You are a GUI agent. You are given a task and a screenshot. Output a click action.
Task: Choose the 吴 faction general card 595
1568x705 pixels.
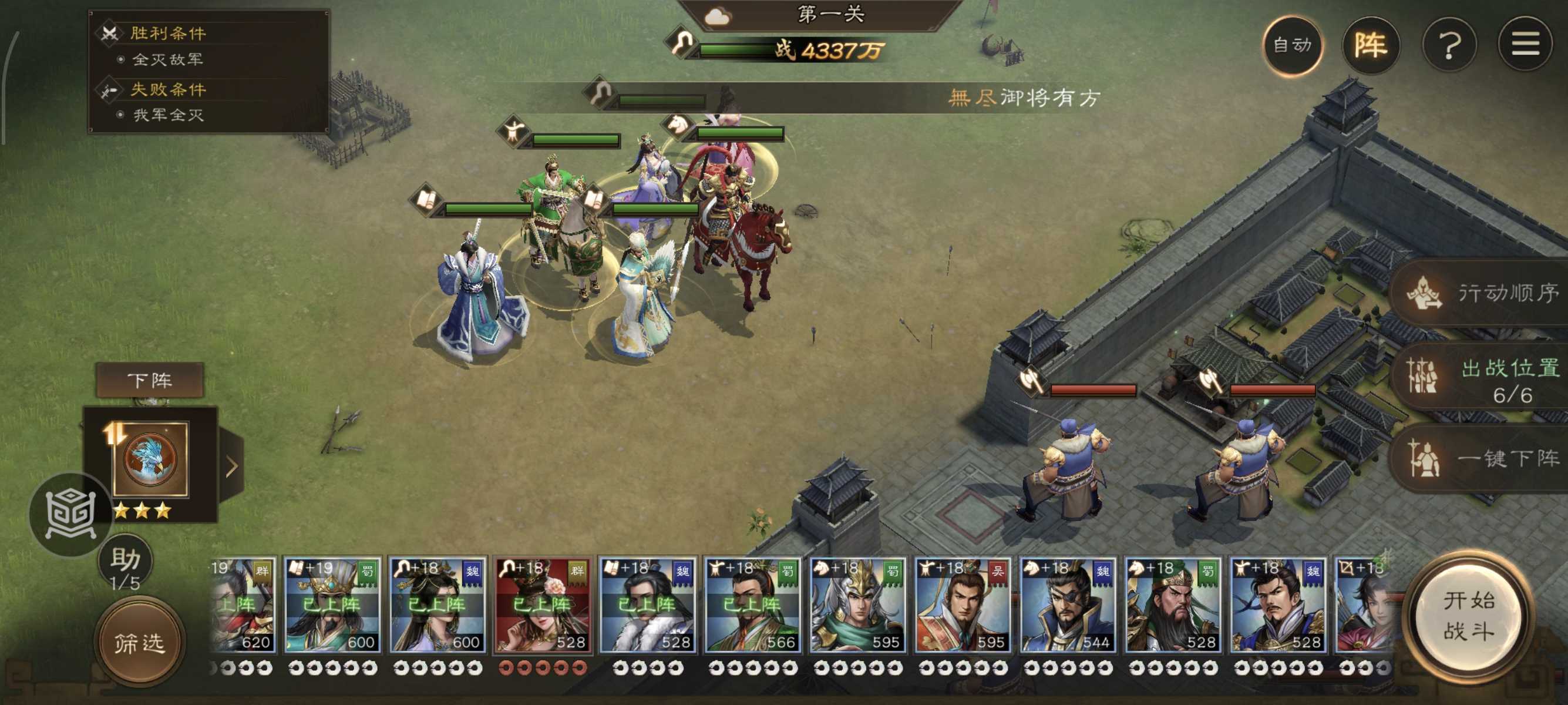[x=963, y=605]
